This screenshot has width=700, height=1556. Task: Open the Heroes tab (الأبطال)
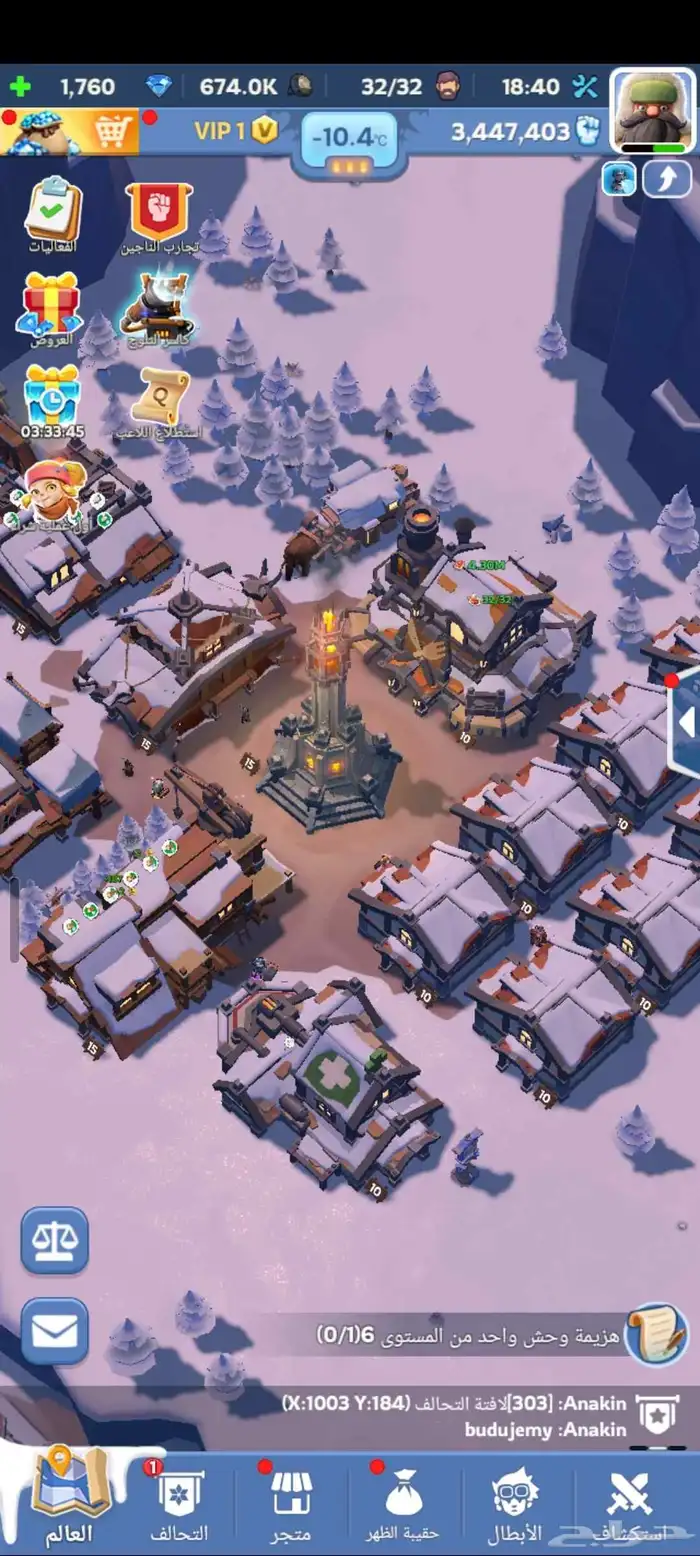pos(514,1504)
